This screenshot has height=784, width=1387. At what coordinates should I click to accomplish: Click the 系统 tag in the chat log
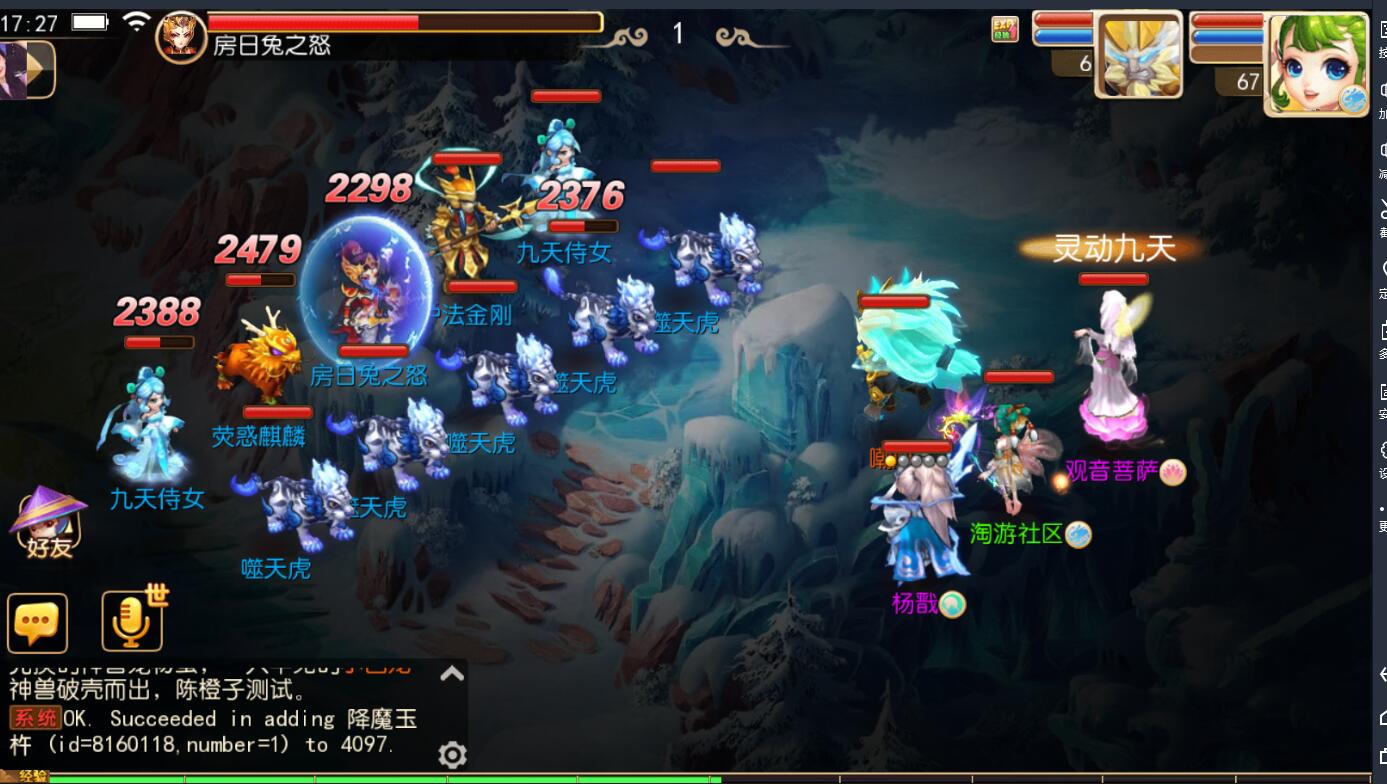(x=33, y=718)
